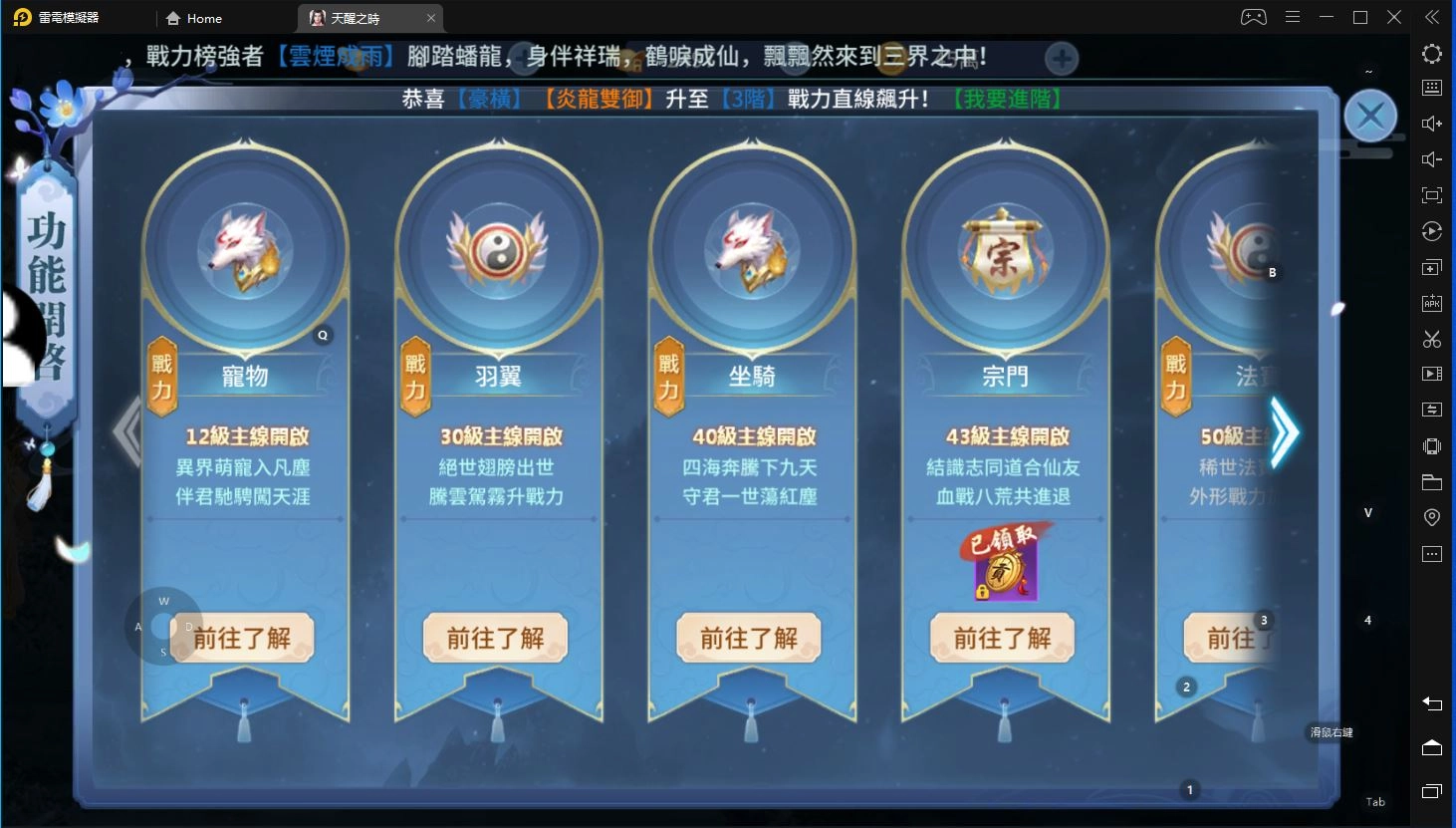Viewport: 1456px width, 828px height.
Task: Click 前往了解 under the 寵物 card
Action: coord(242,638)
